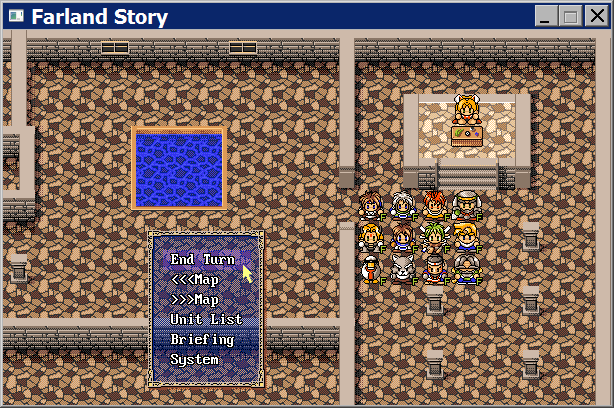Select the <<<Map menu entry
The height and width of the screenshot is (408, 614).
tap(195, 280)
